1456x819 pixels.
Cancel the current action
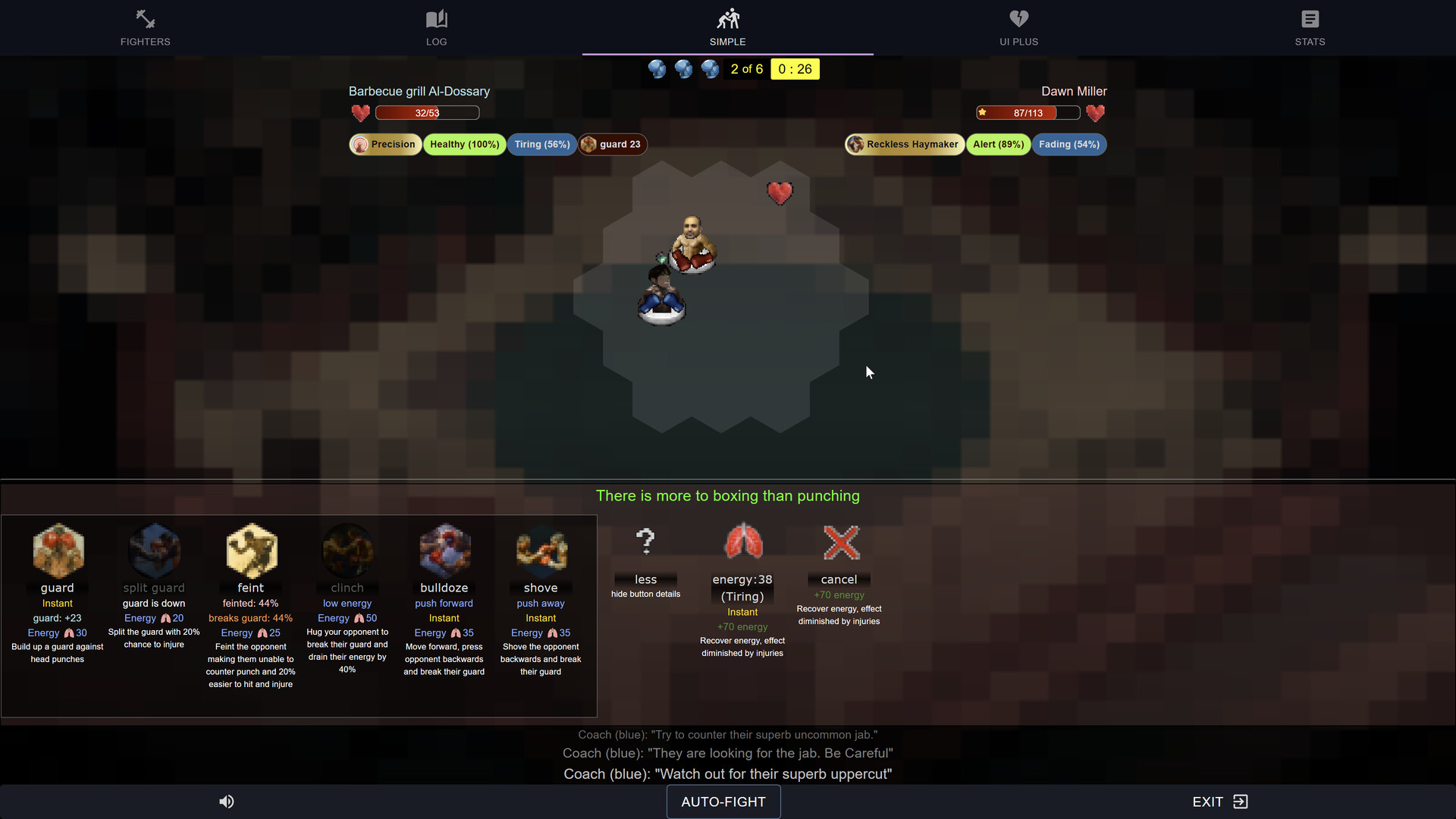(x=839, y=543)
